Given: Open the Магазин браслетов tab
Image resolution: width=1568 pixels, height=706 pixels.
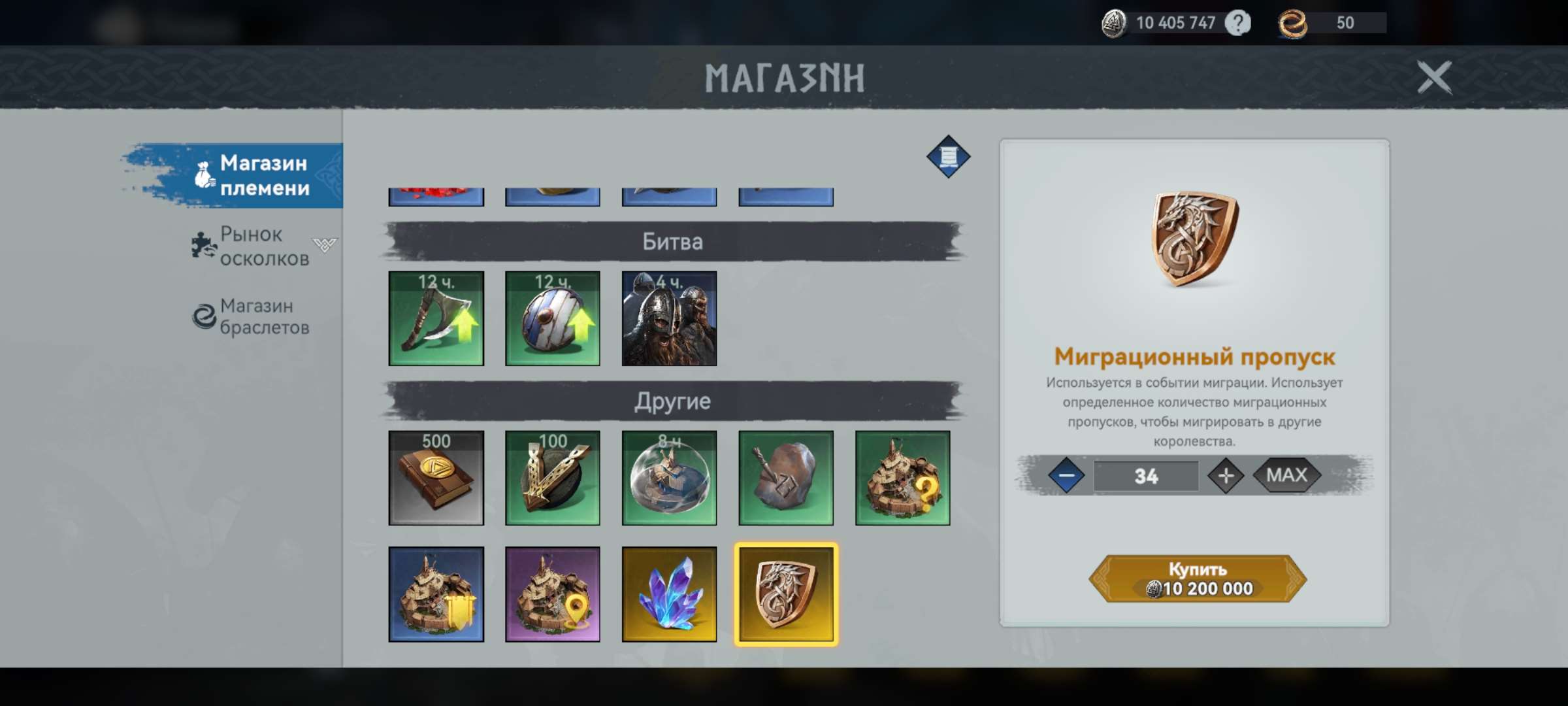Looking at the screenshot, I should [263, 316].
